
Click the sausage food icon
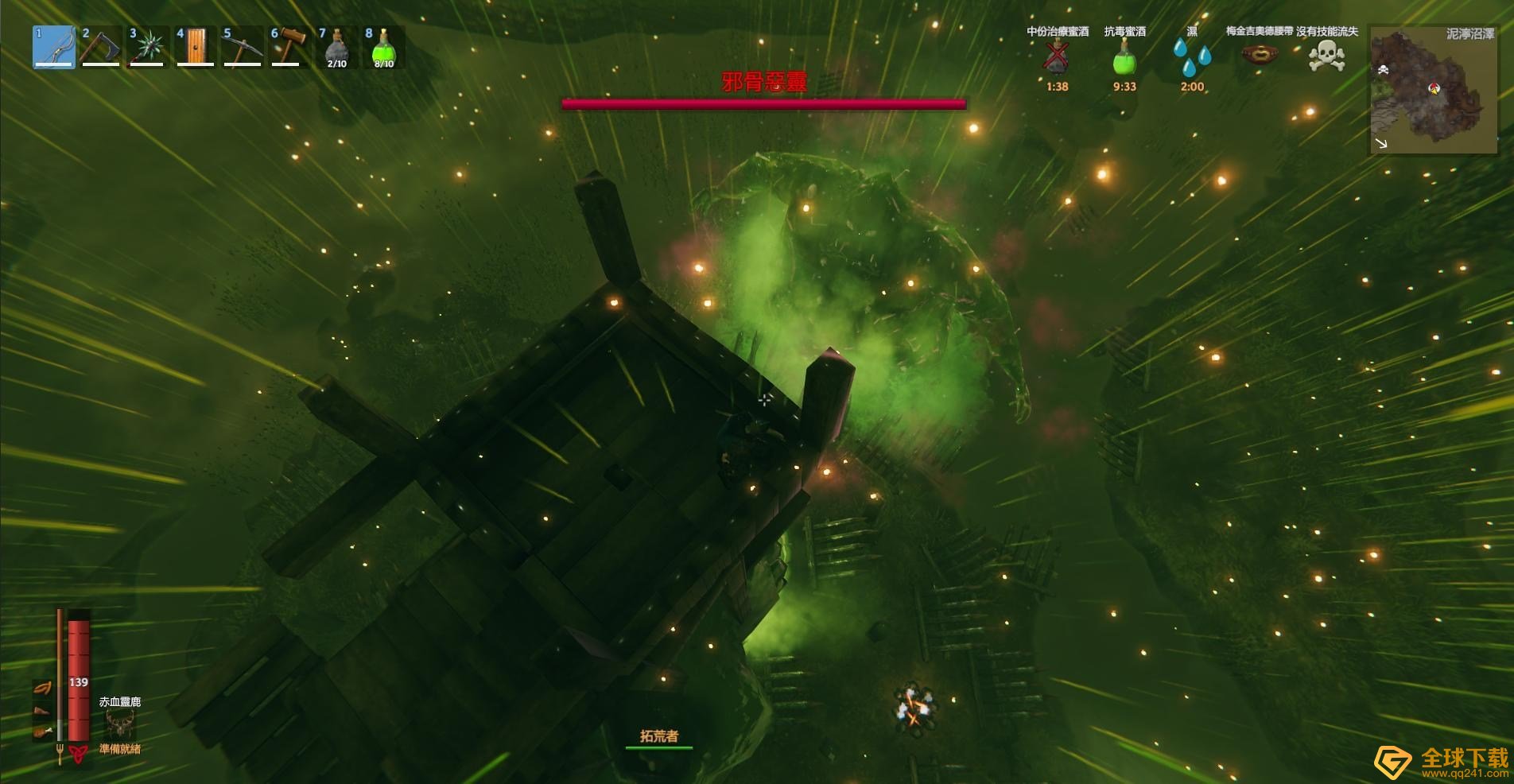(x=42, y=689)
